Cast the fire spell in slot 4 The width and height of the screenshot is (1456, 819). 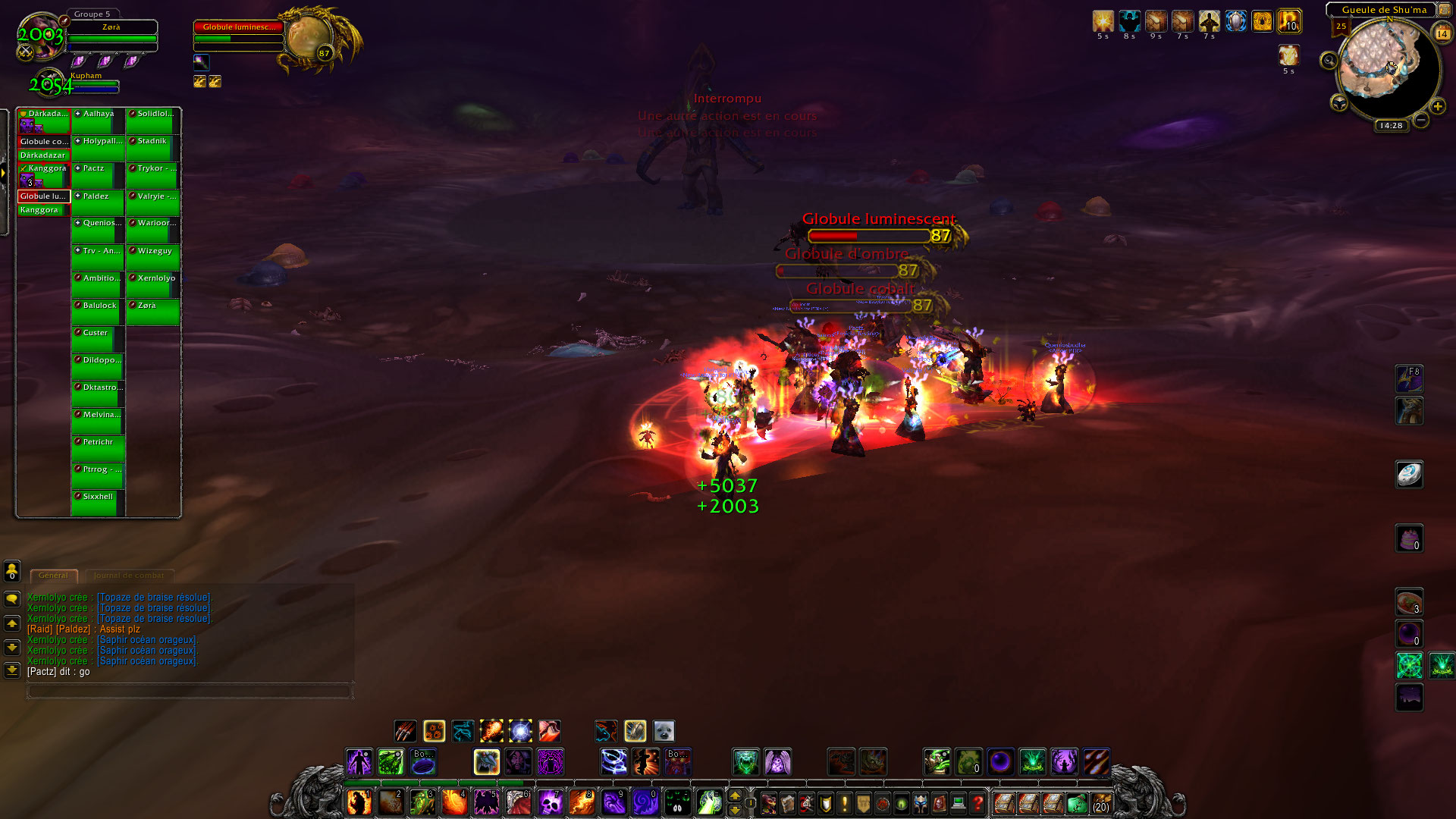[454, 802]
